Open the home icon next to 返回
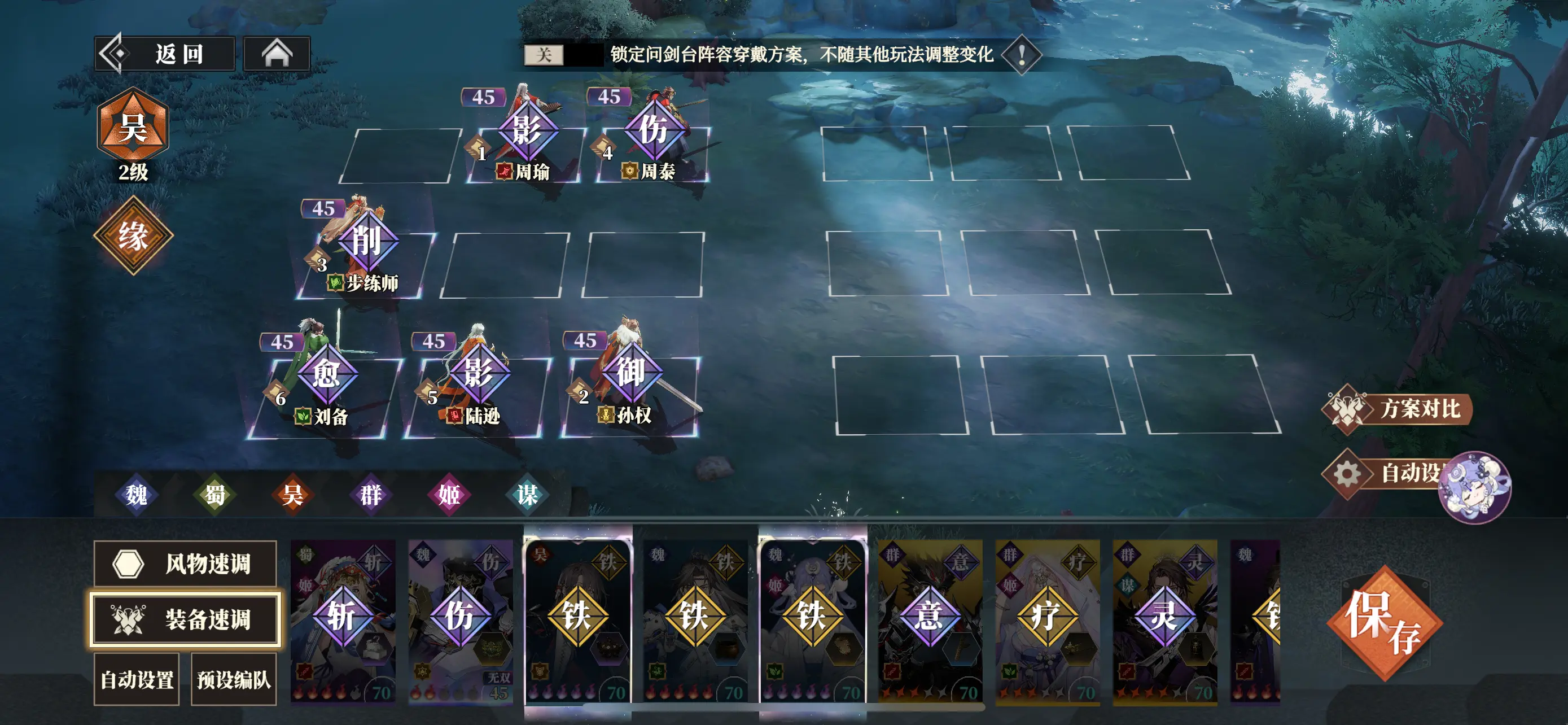 [277, 54]
